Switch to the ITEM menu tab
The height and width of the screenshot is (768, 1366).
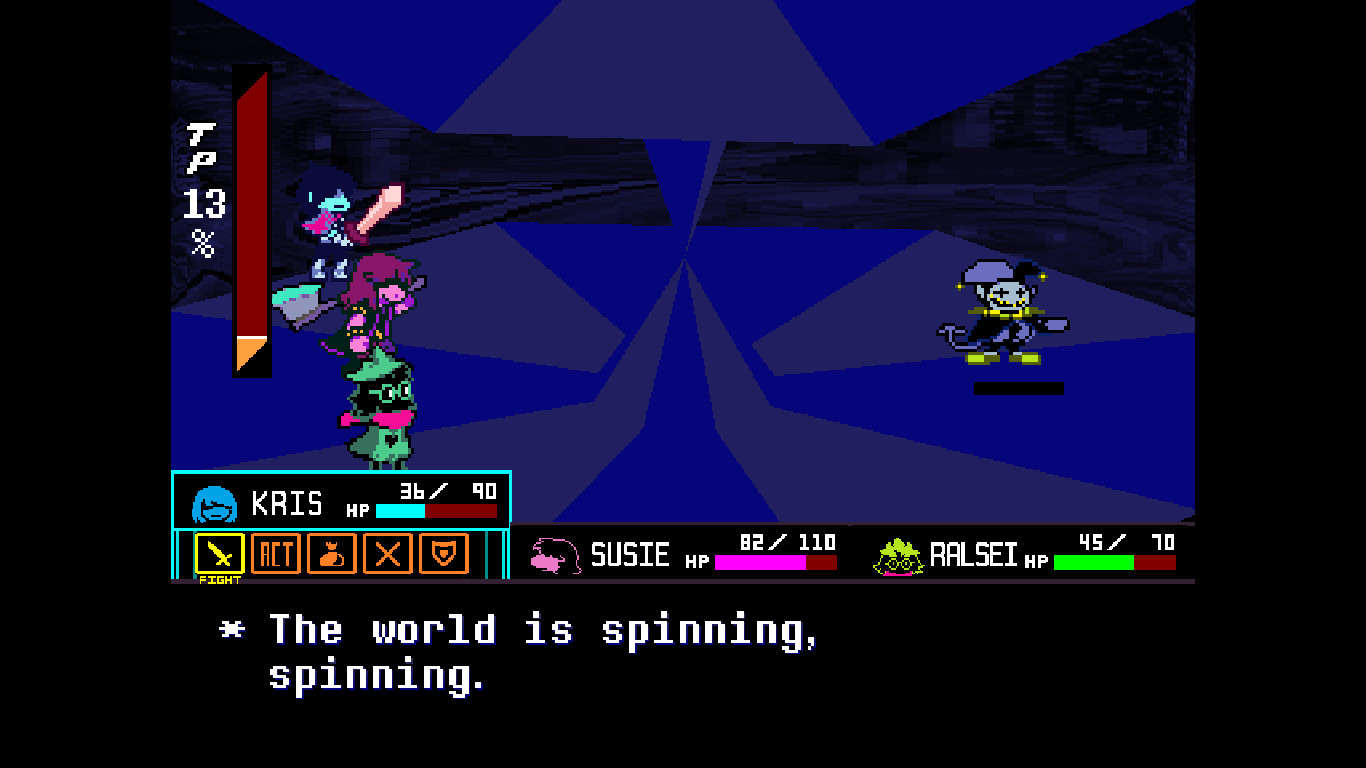coord(331,555)
